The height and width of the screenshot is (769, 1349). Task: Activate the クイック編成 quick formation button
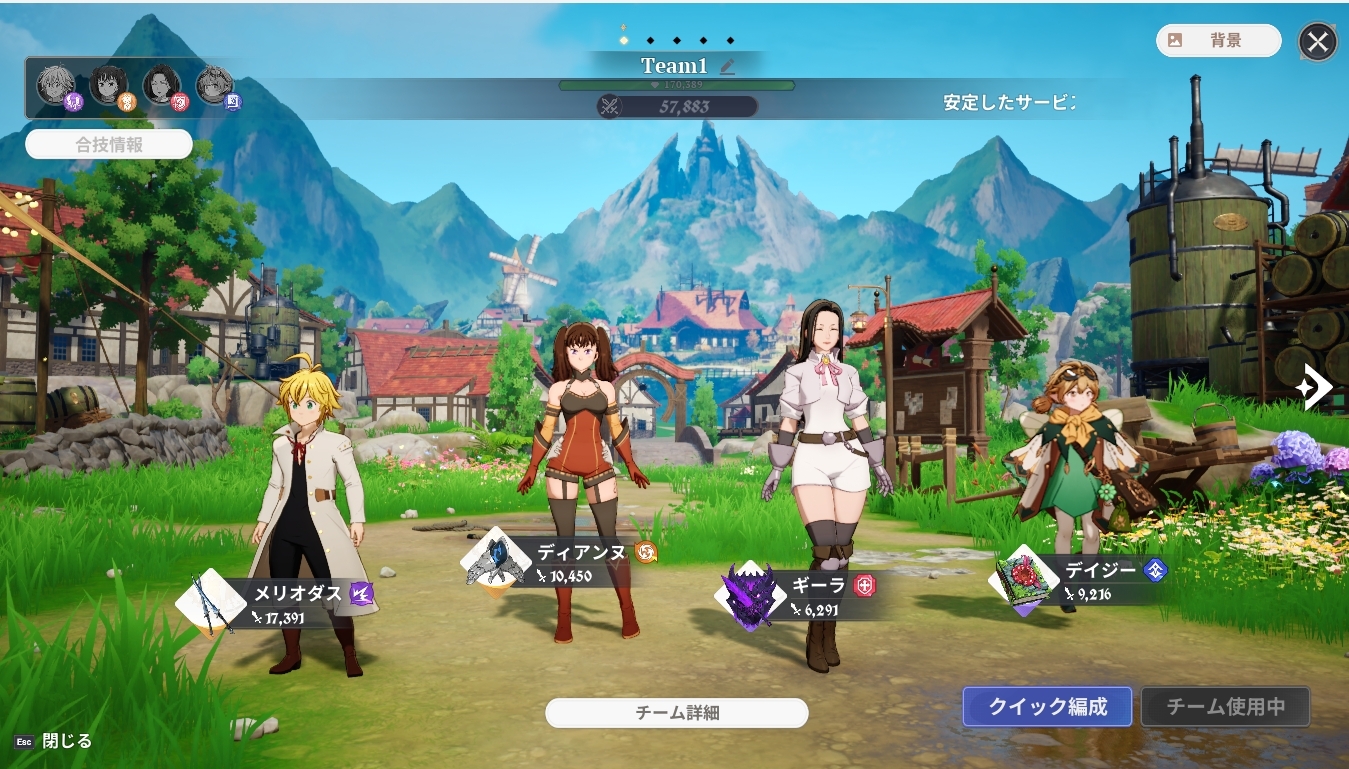tap(1047, 707)
